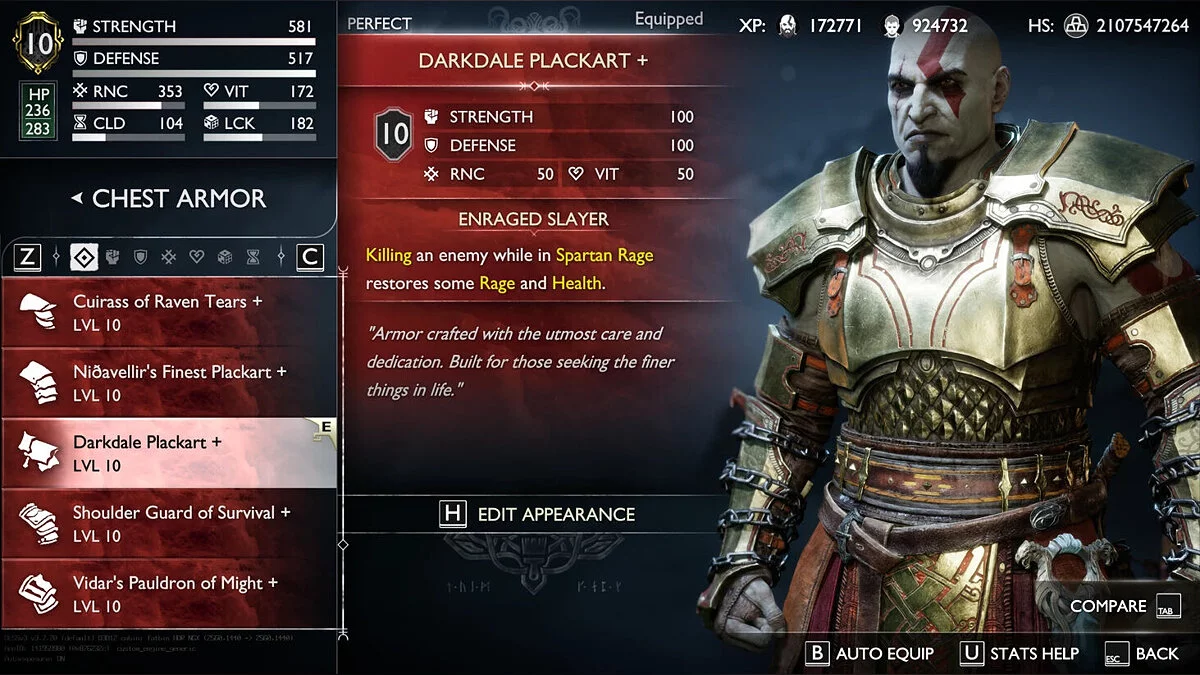Image resolution: width=1200 pixels, height=675 pixels.
Task: Filter armor by Strength fist icon
Action: [x=113, y=257]
